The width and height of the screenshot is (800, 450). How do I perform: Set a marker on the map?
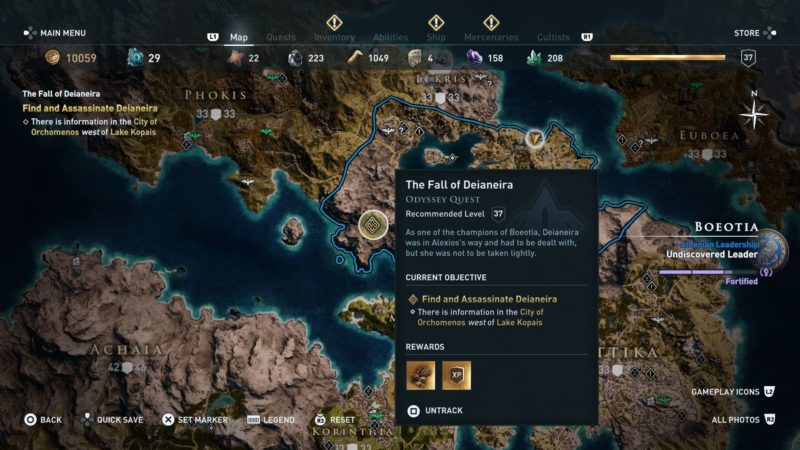click(198, 420)
